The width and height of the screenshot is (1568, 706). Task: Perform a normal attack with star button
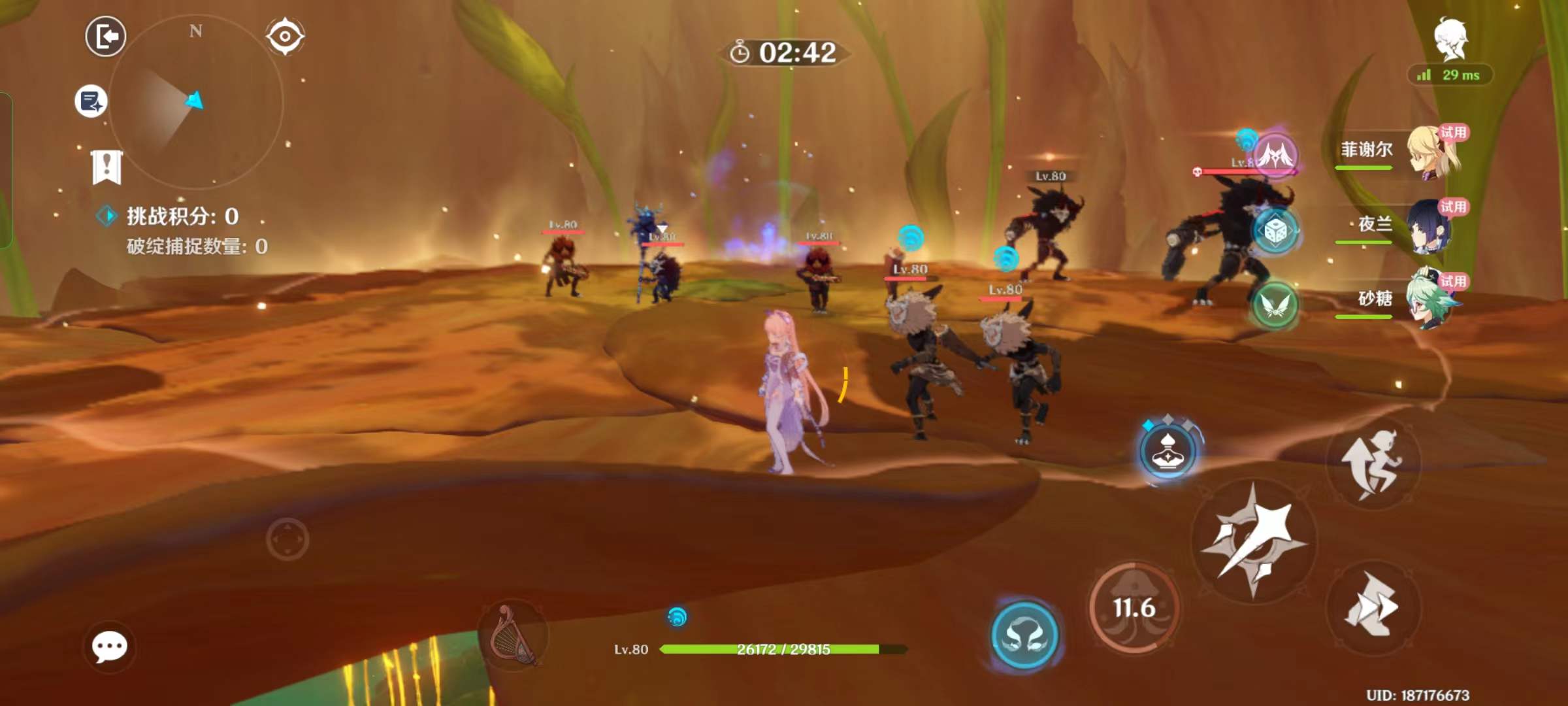pos(1253,541)
